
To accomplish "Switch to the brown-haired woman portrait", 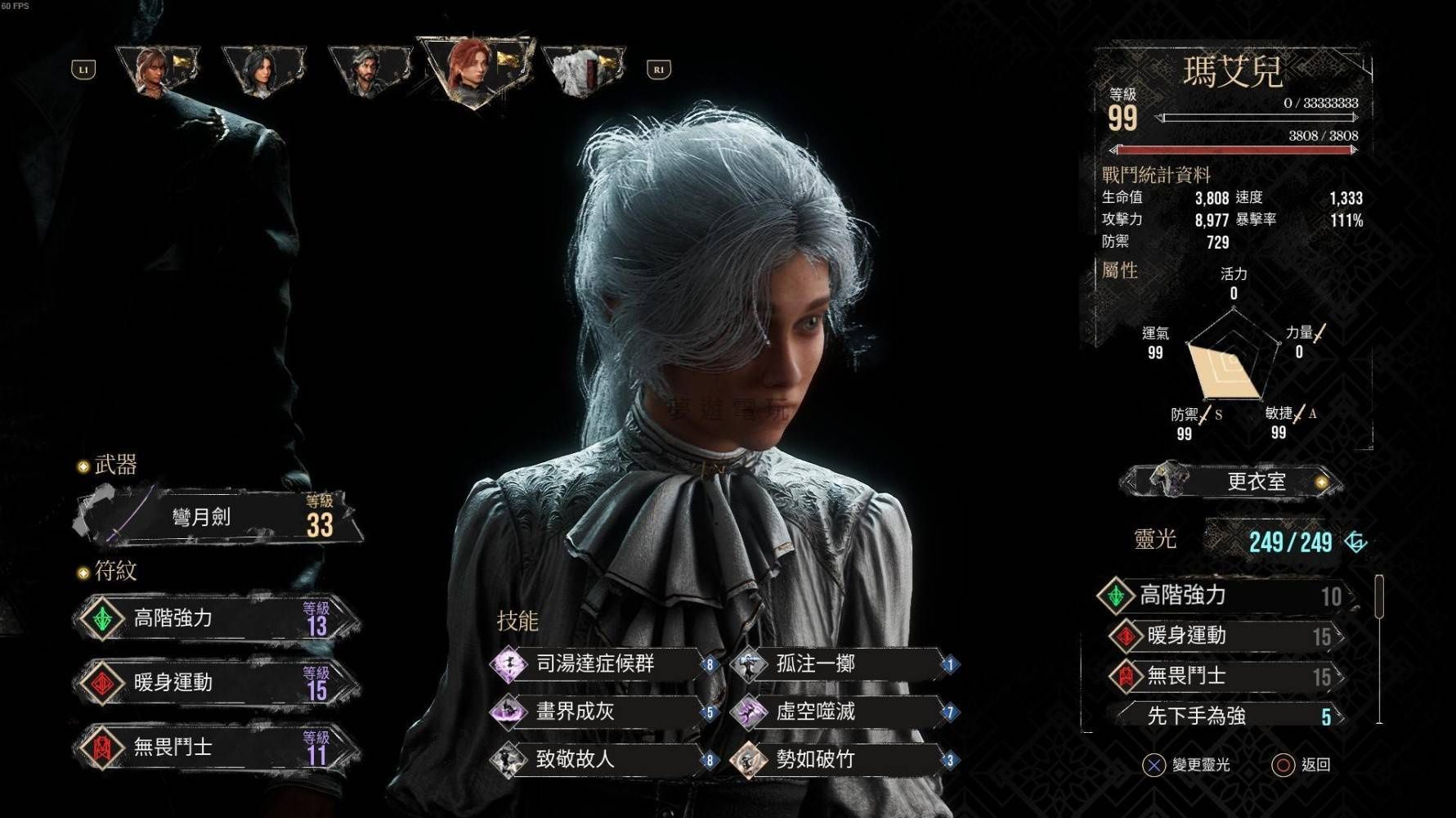I will (157, 70).
